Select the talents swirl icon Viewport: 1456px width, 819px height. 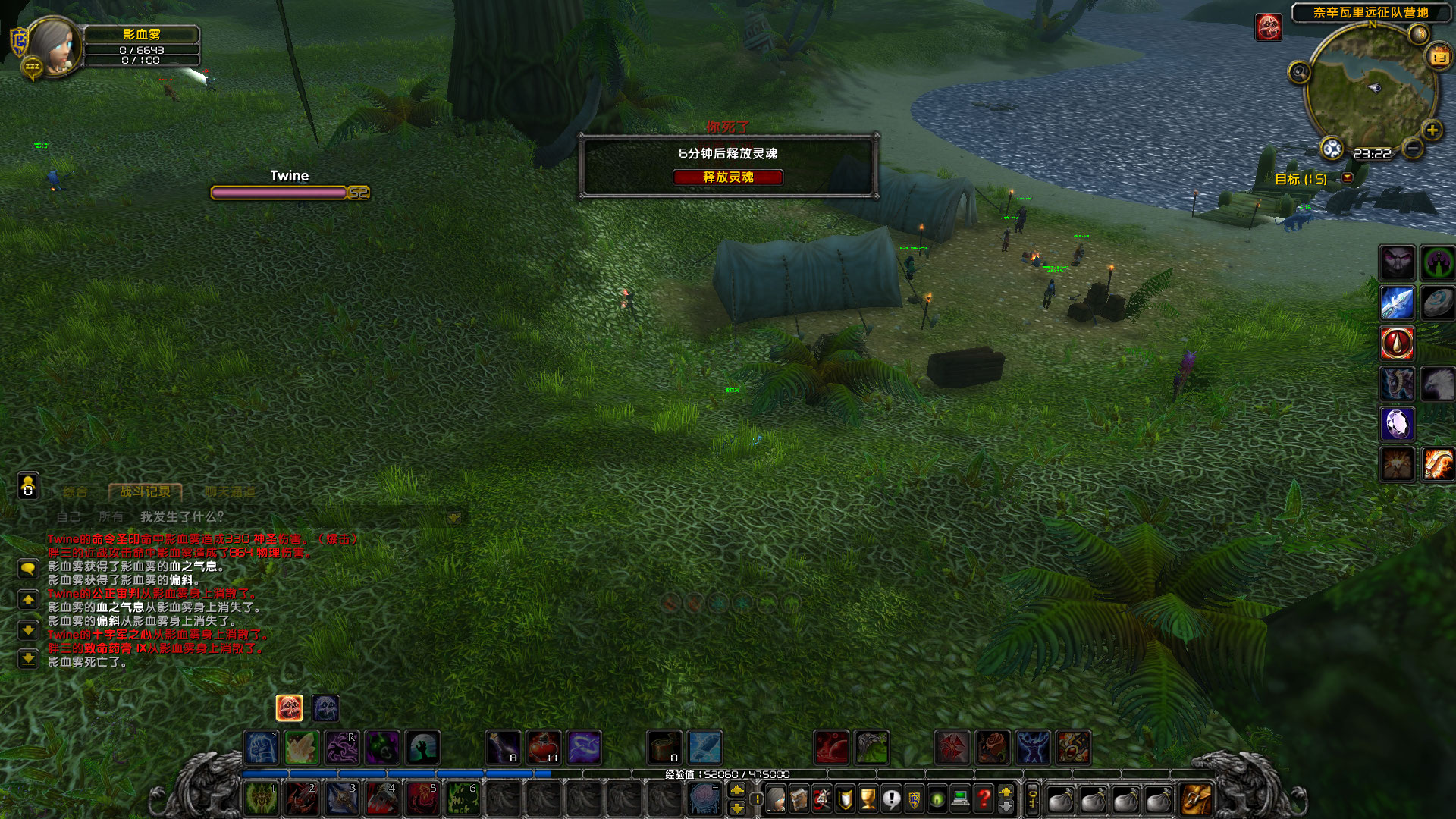pos(821,800)
